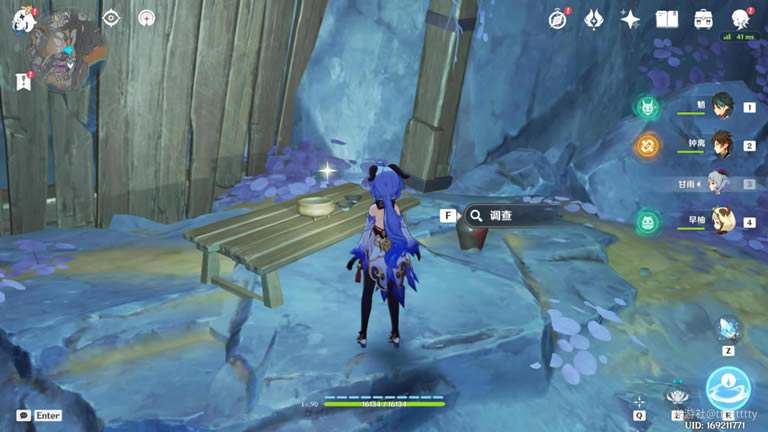This screenshot has height=432, width=768.
Task: Open the adventurer handbook book icon
Action: click(667, 19)
